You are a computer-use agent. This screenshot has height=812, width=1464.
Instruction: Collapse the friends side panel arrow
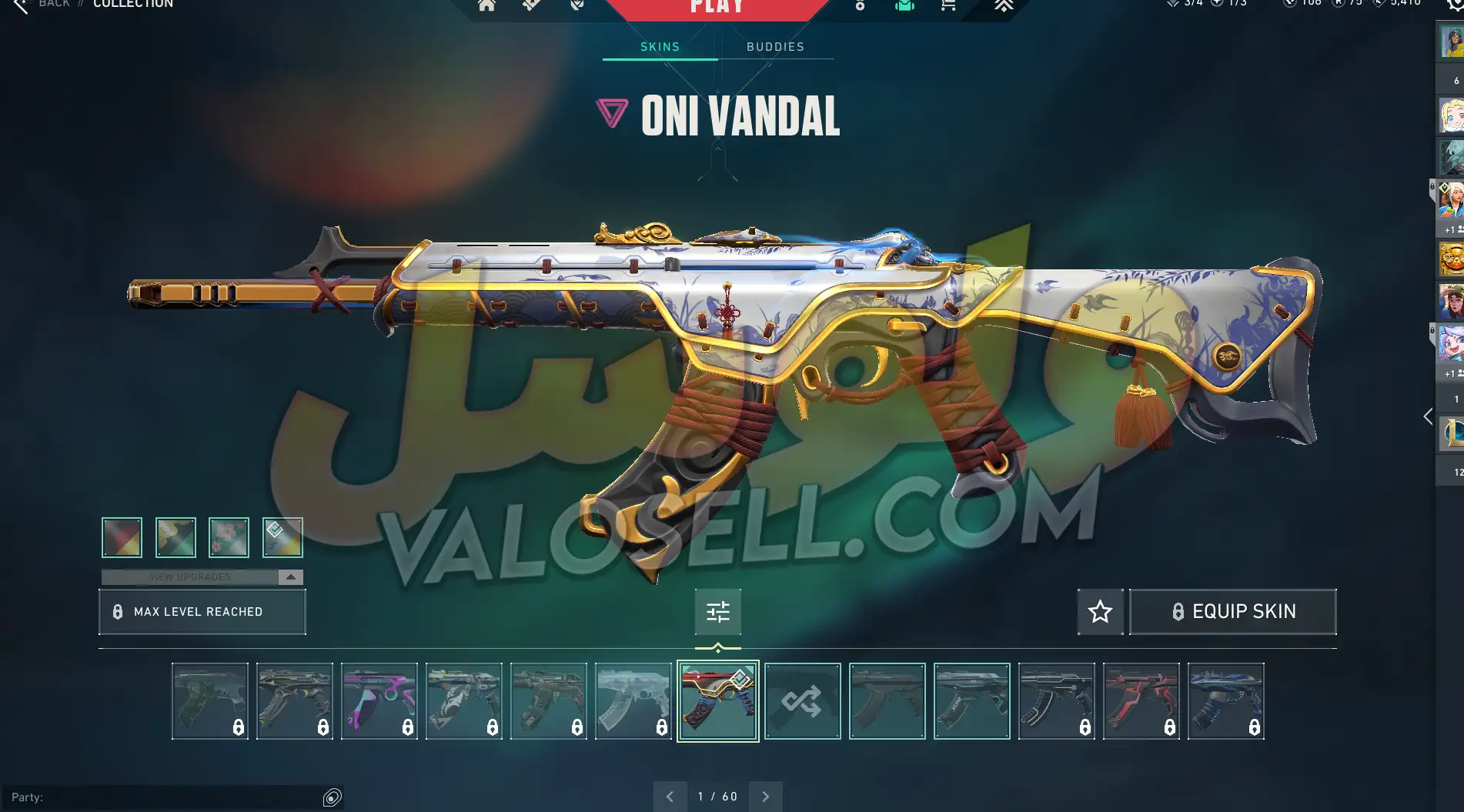pyautogui.click(x=1428, y=416)
